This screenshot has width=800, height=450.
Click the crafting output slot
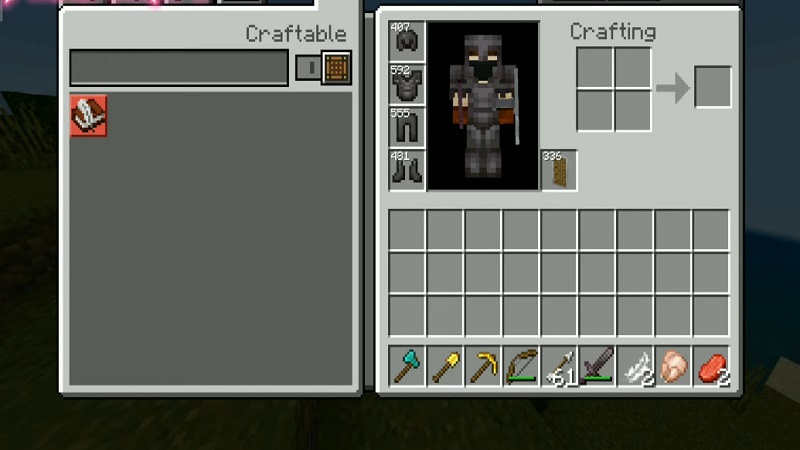click(x=713, y=88)
